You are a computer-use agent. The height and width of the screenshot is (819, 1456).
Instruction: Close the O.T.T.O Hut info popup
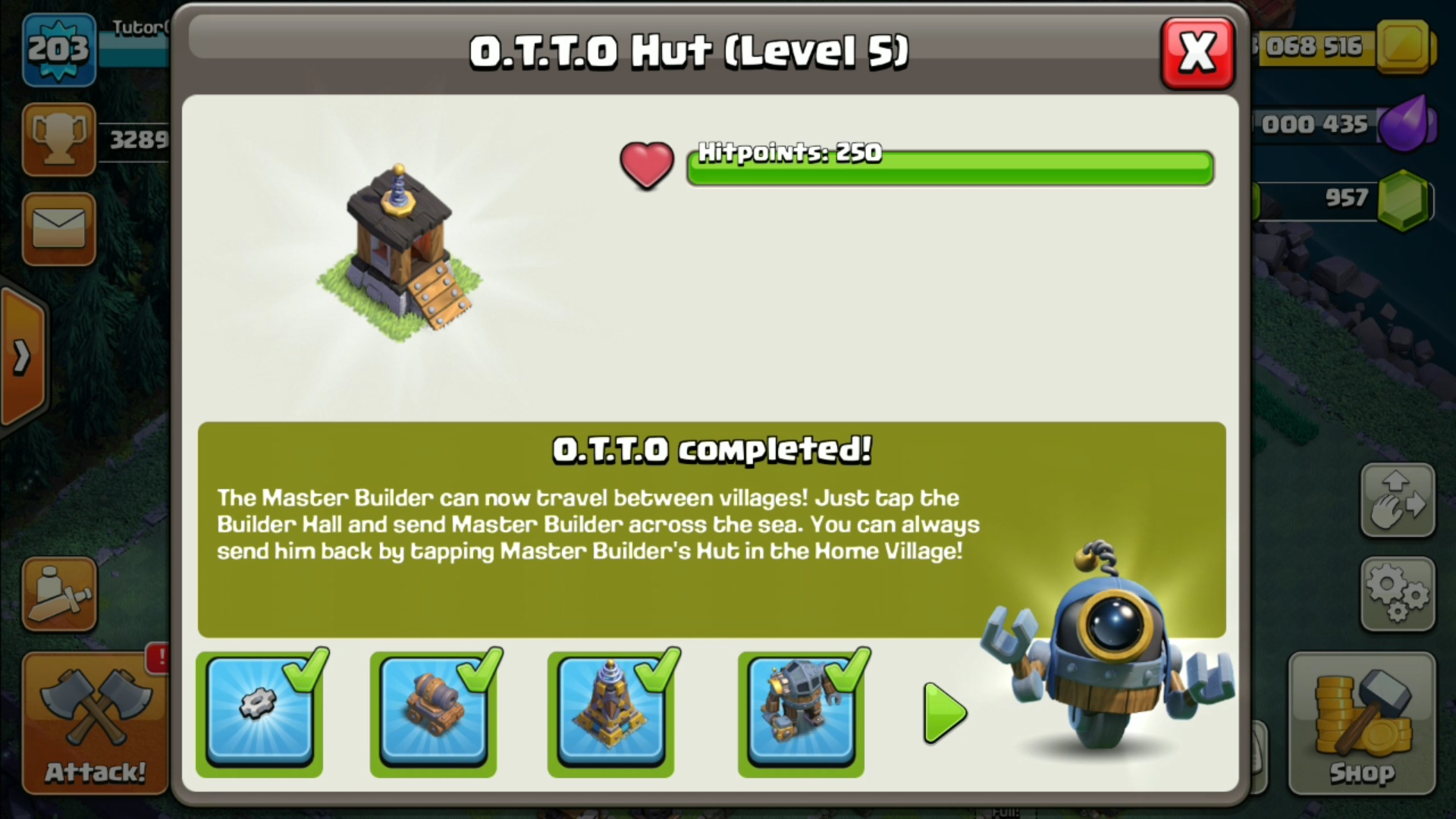(x=1197, y=52)
